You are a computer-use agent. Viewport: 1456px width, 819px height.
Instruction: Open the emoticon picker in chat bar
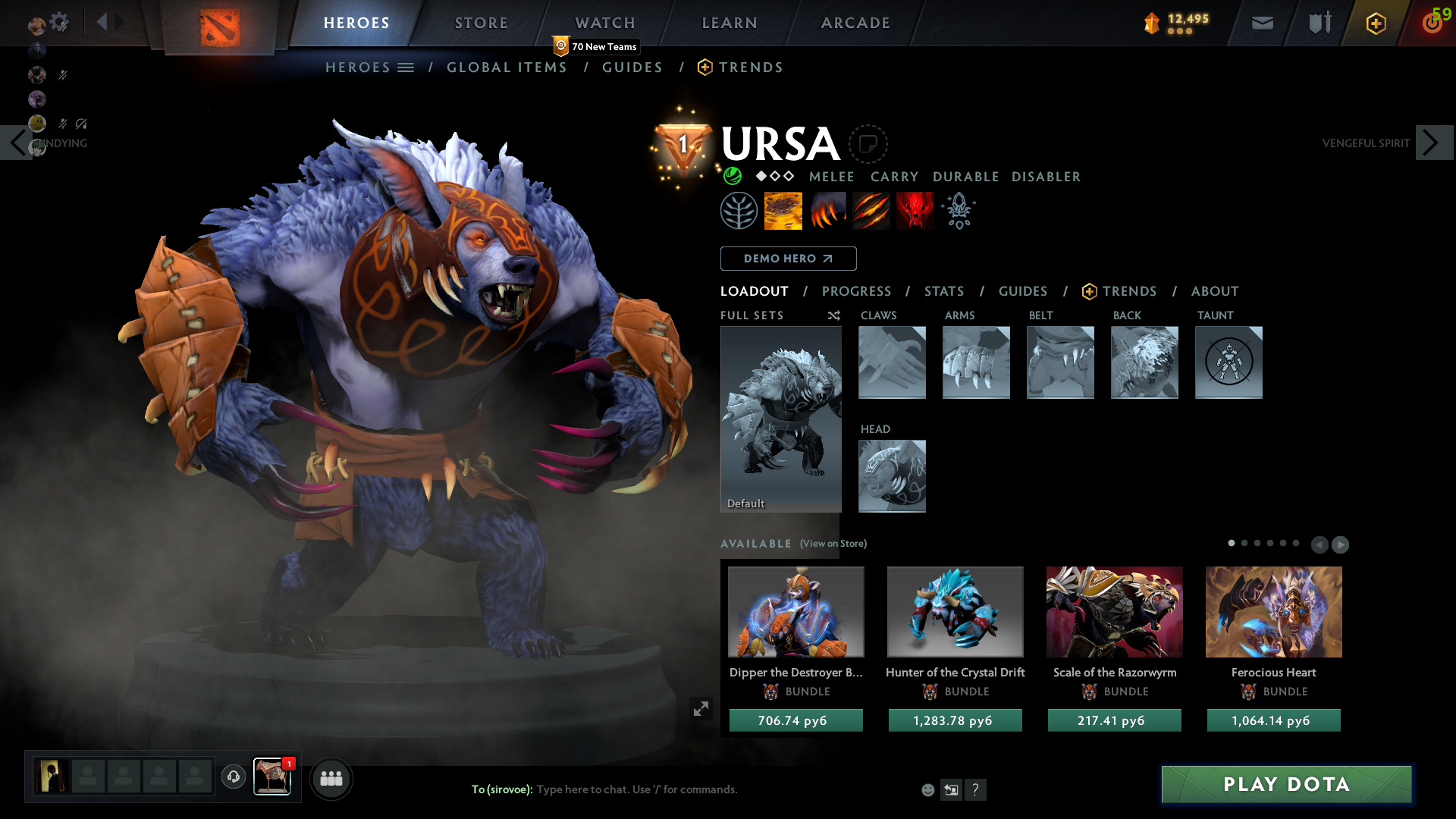pyautogui.click(x=927, y=789)
